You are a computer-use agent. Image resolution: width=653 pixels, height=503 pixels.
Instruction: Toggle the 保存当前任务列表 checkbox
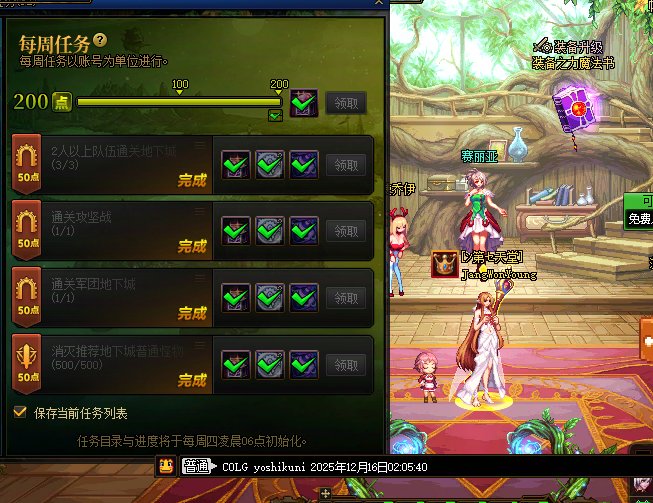(20, 412)
